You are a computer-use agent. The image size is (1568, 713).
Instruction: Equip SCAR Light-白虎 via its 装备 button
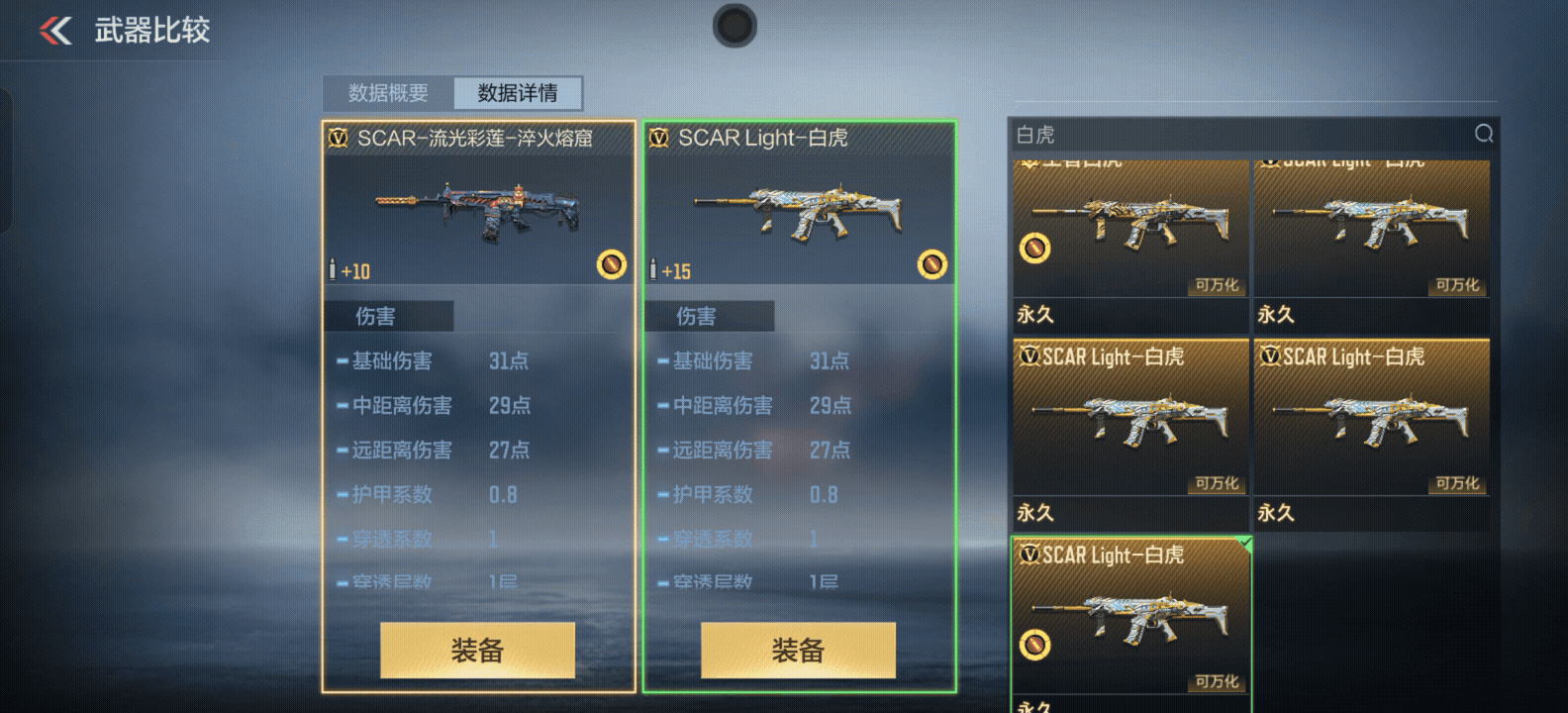798,650
